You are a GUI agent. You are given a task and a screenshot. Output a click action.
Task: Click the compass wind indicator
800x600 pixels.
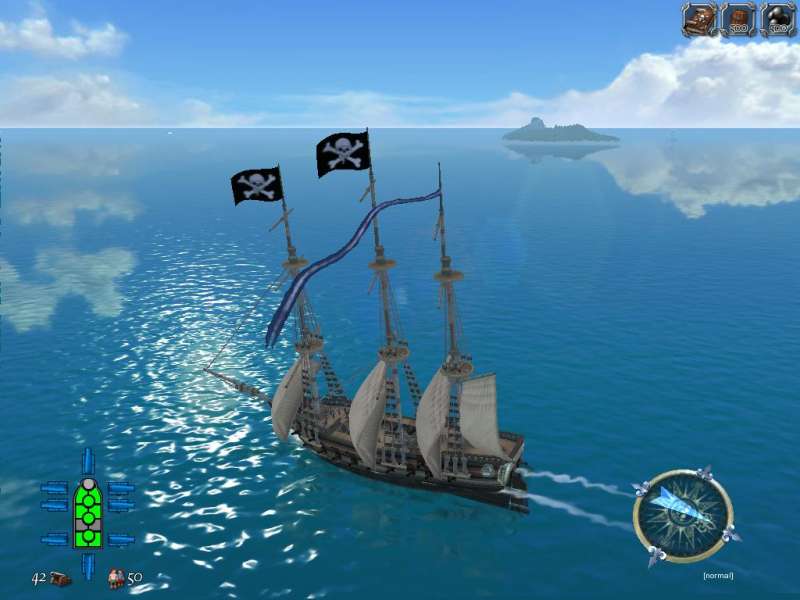click(683, 516)
